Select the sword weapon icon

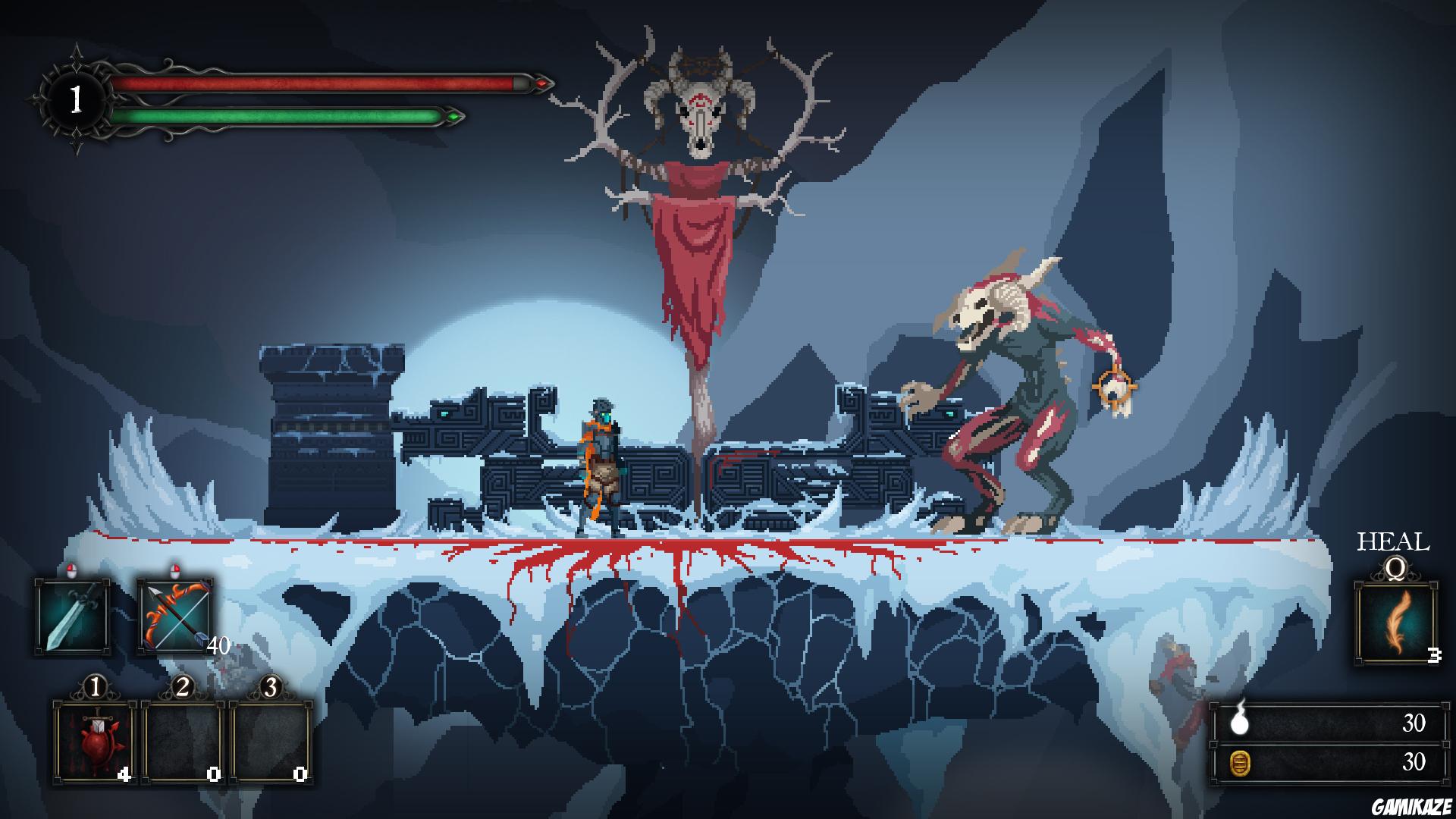tap(72, 614)
